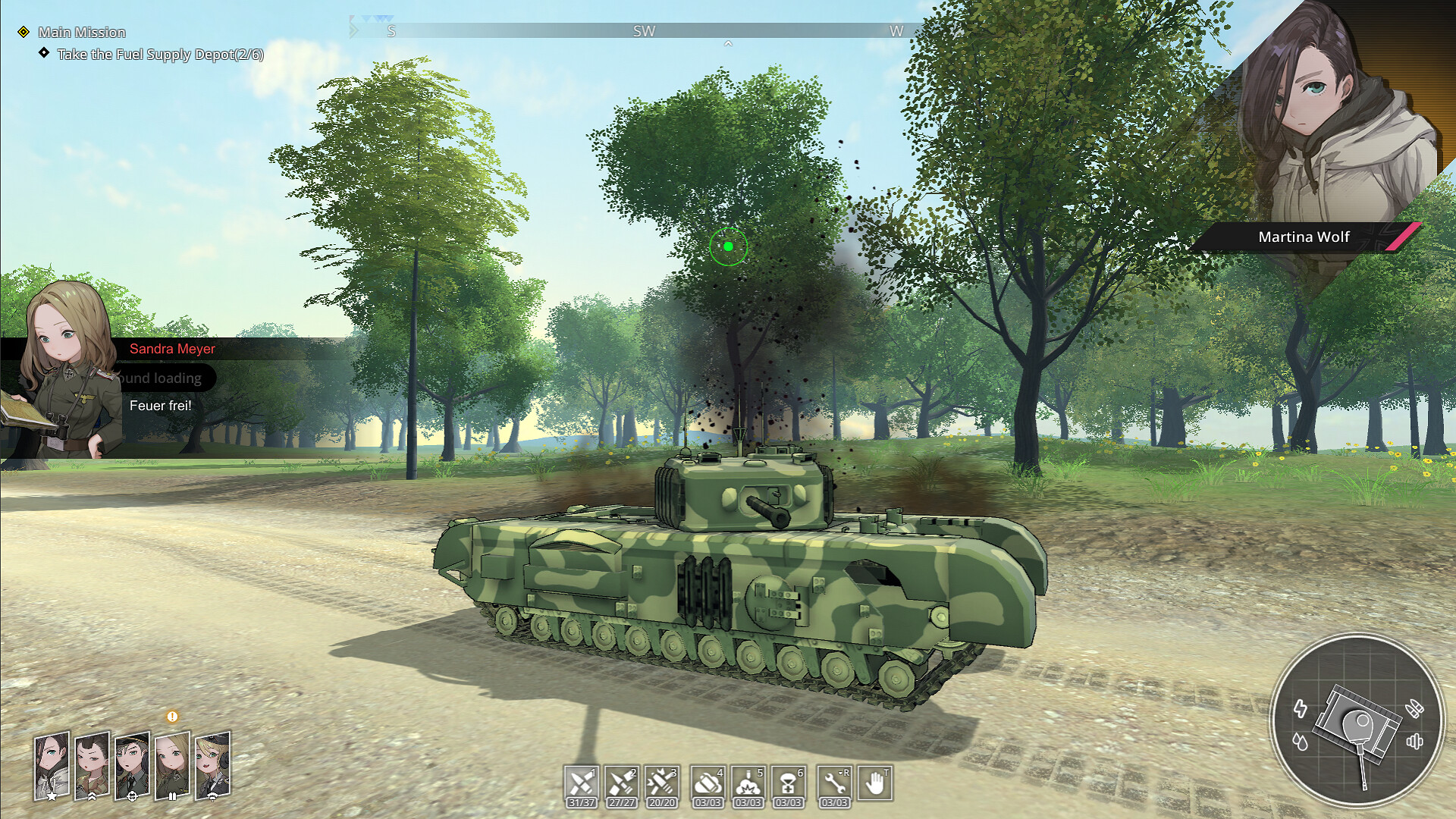Click the orange warning exclamation above crew portraits
Image resolution: width=1456 pixels, height=819 pixels.
172,717
